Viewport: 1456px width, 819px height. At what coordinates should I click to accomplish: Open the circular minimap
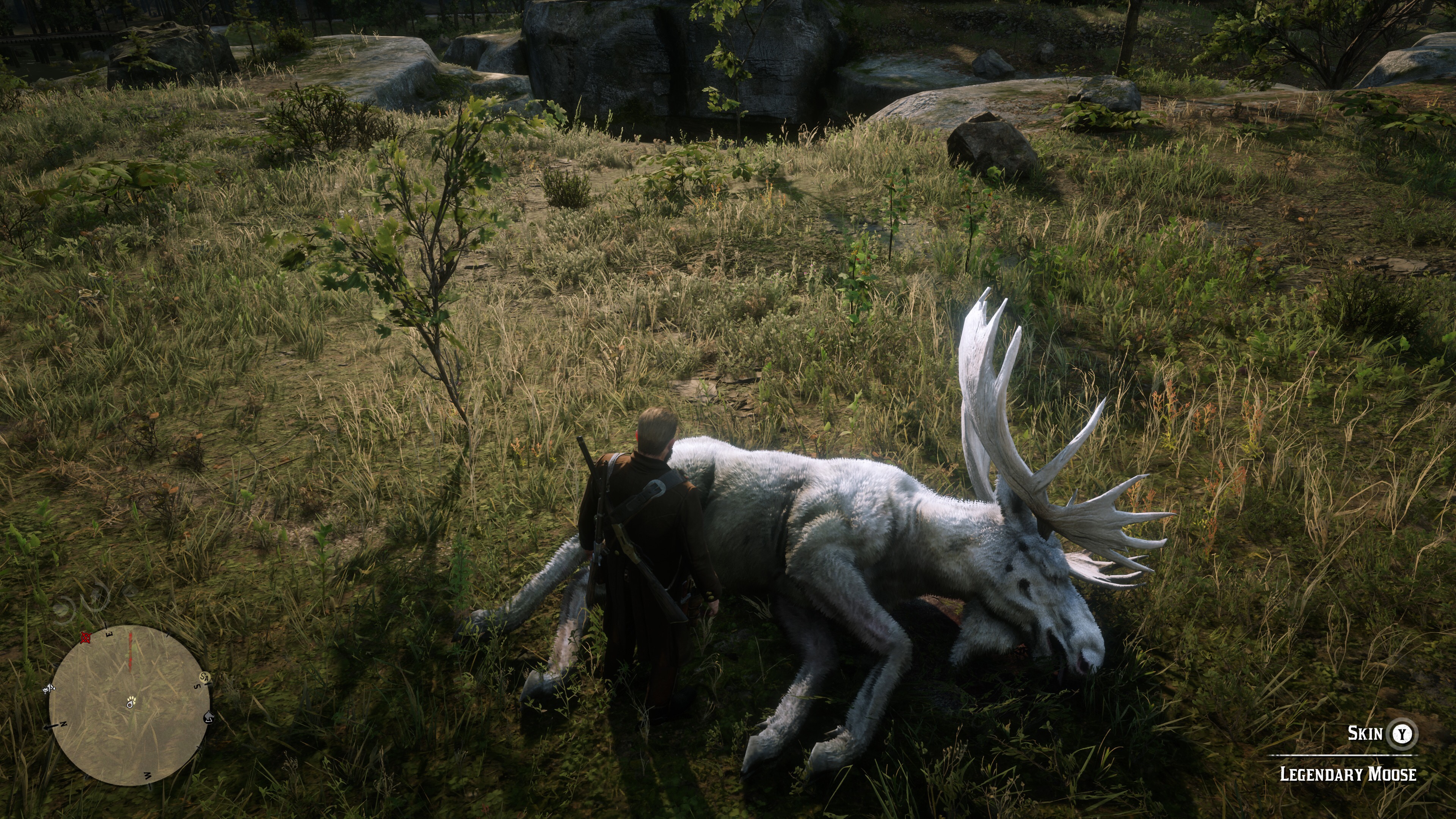[129, 705]
